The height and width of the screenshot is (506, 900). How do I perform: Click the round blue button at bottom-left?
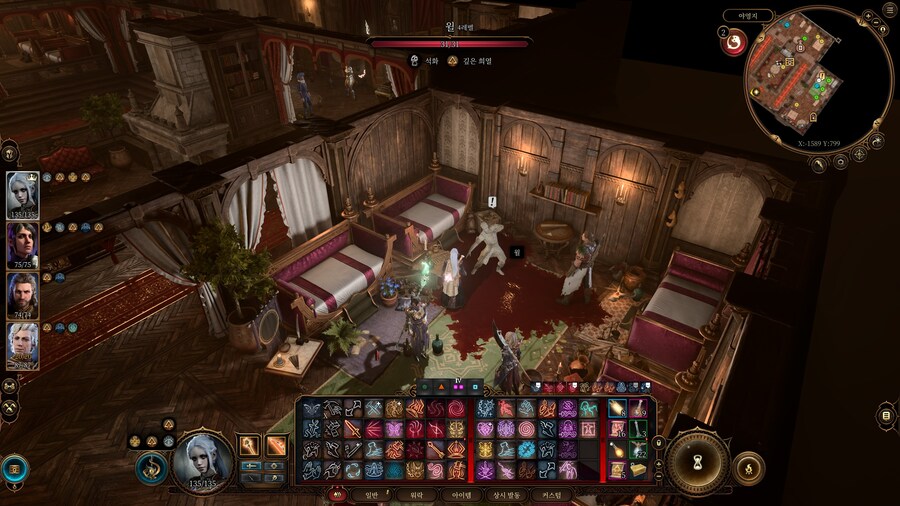point(14,467)
